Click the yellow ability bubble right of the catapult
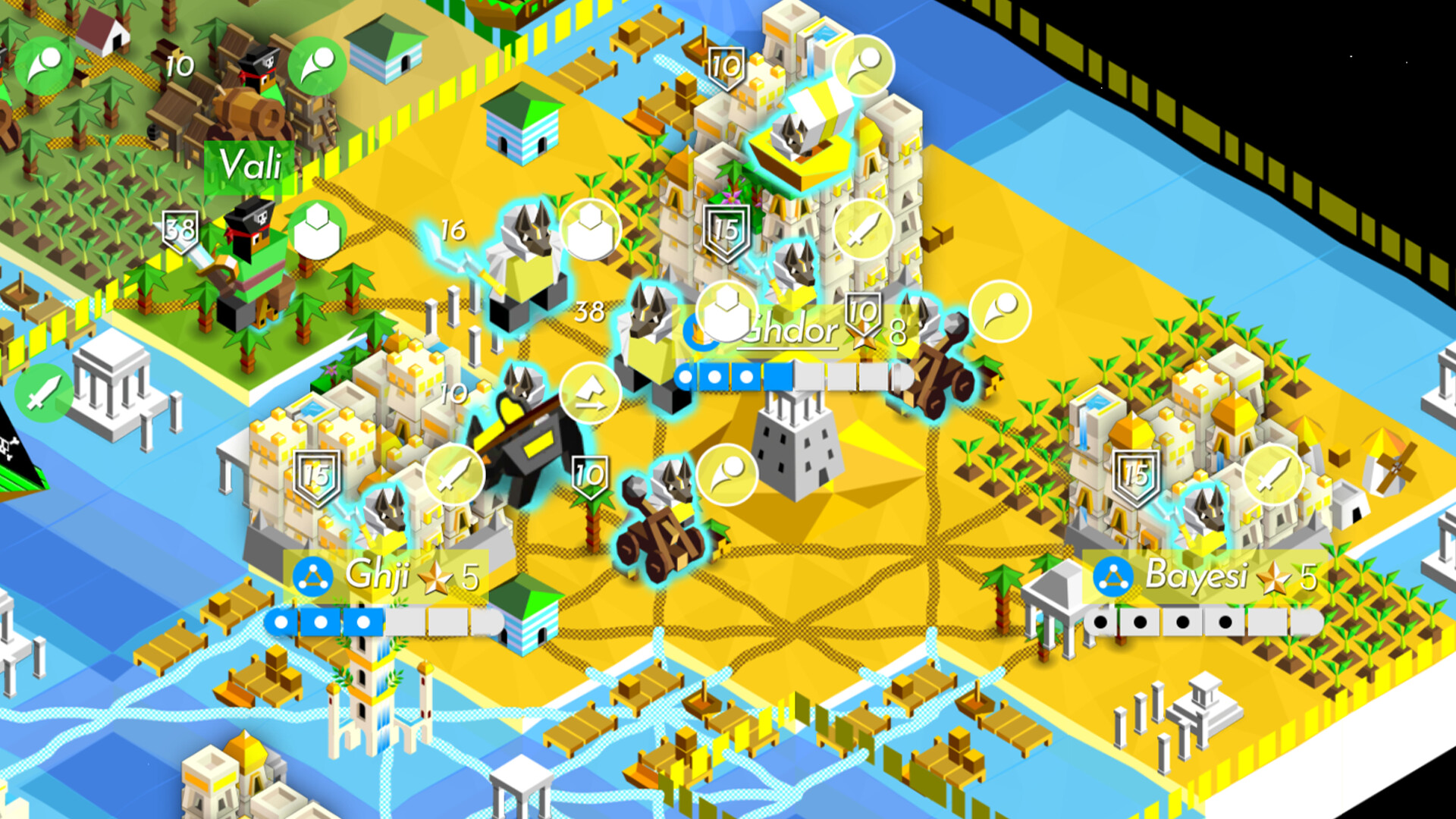This screenshot has height=819, width=1456. point(999,311)
